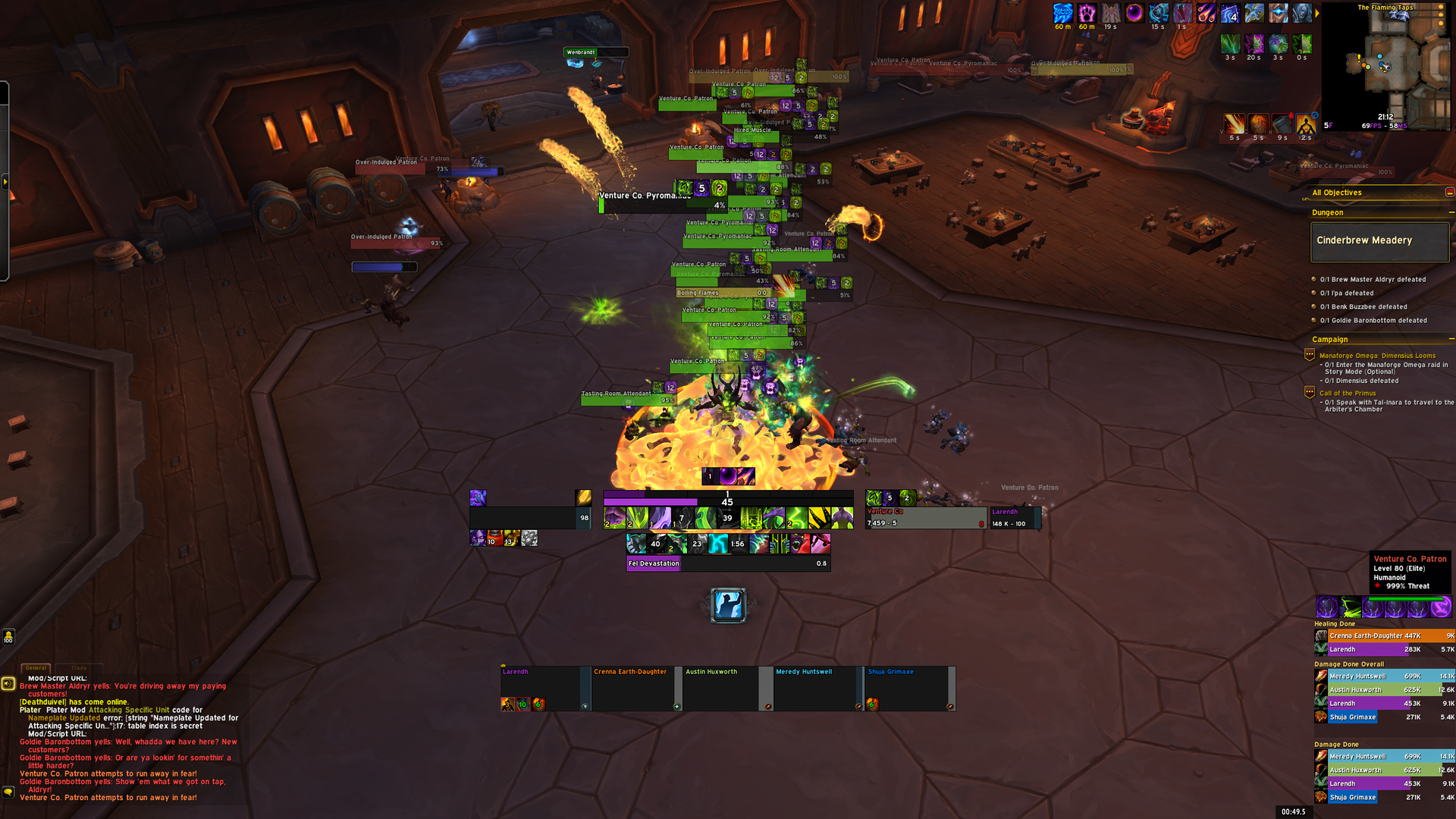1456x819 pixels.
Task: Switch to the General chat tab
Action: [x=36, y=668]
